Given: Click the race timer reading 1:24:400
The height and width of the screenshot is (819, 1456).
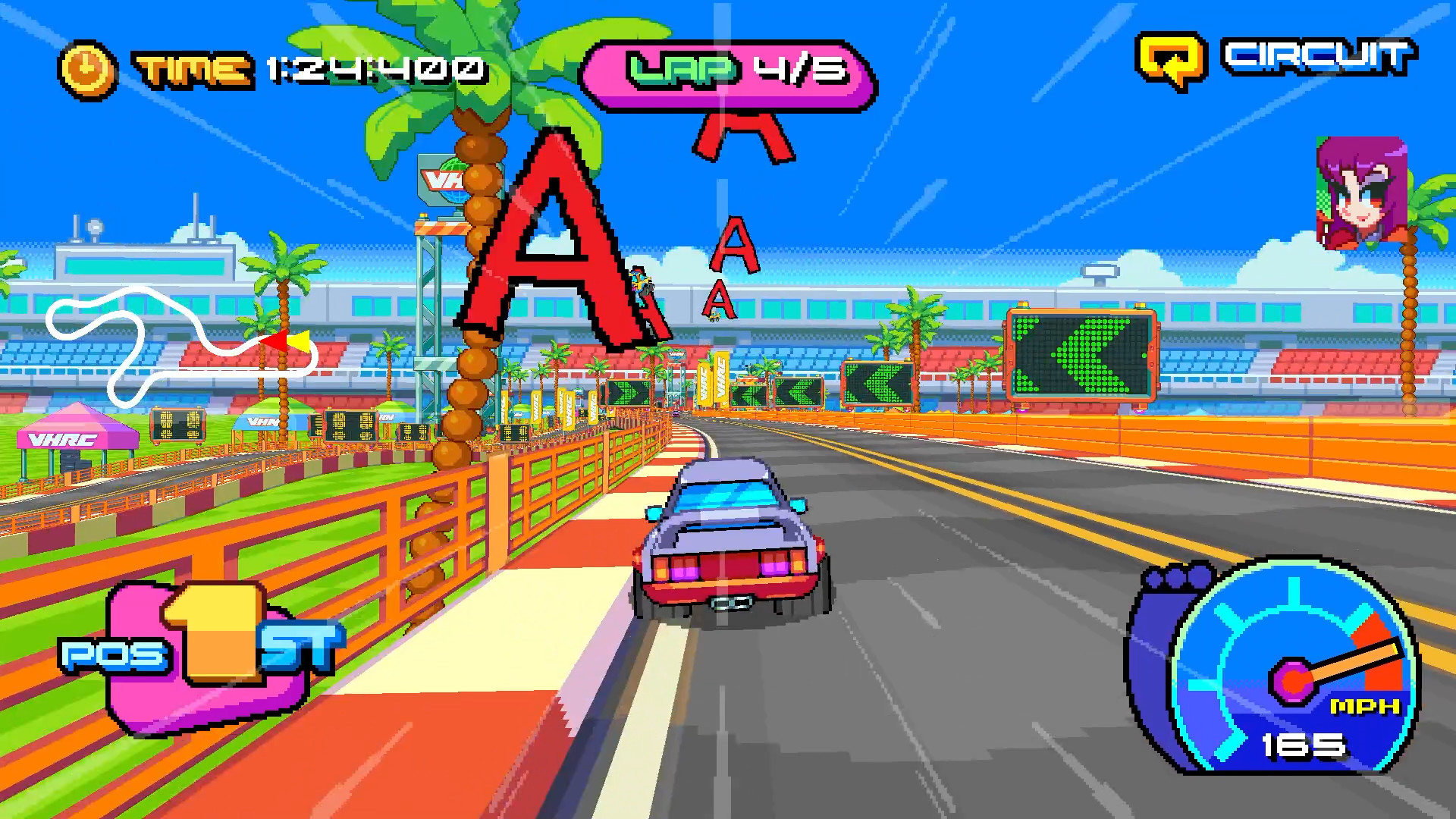Looking at the screenshot, I should click(372, 68).
